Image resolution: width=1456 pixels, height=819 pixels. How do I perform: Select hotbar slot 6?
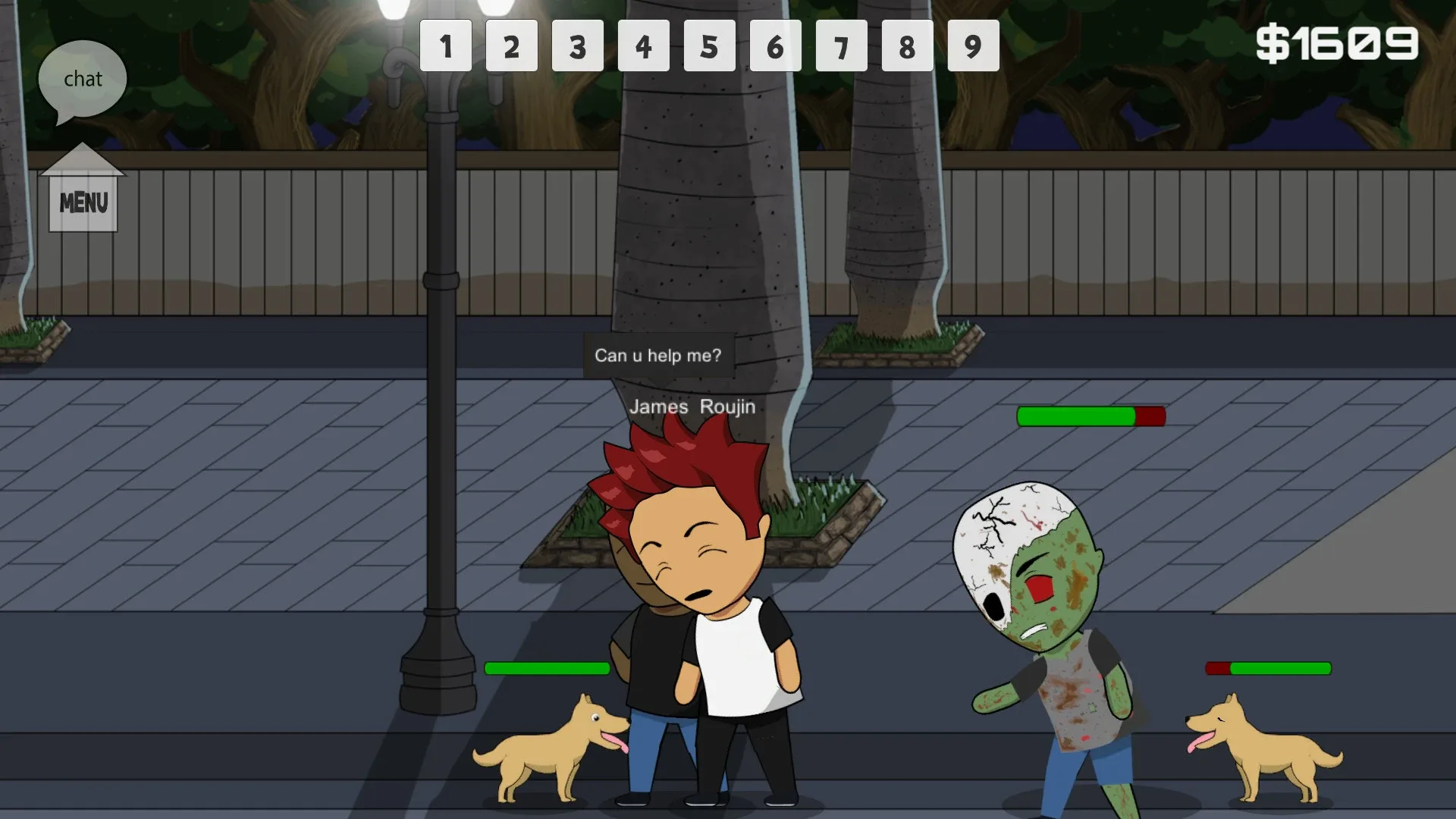coord(776,47)
